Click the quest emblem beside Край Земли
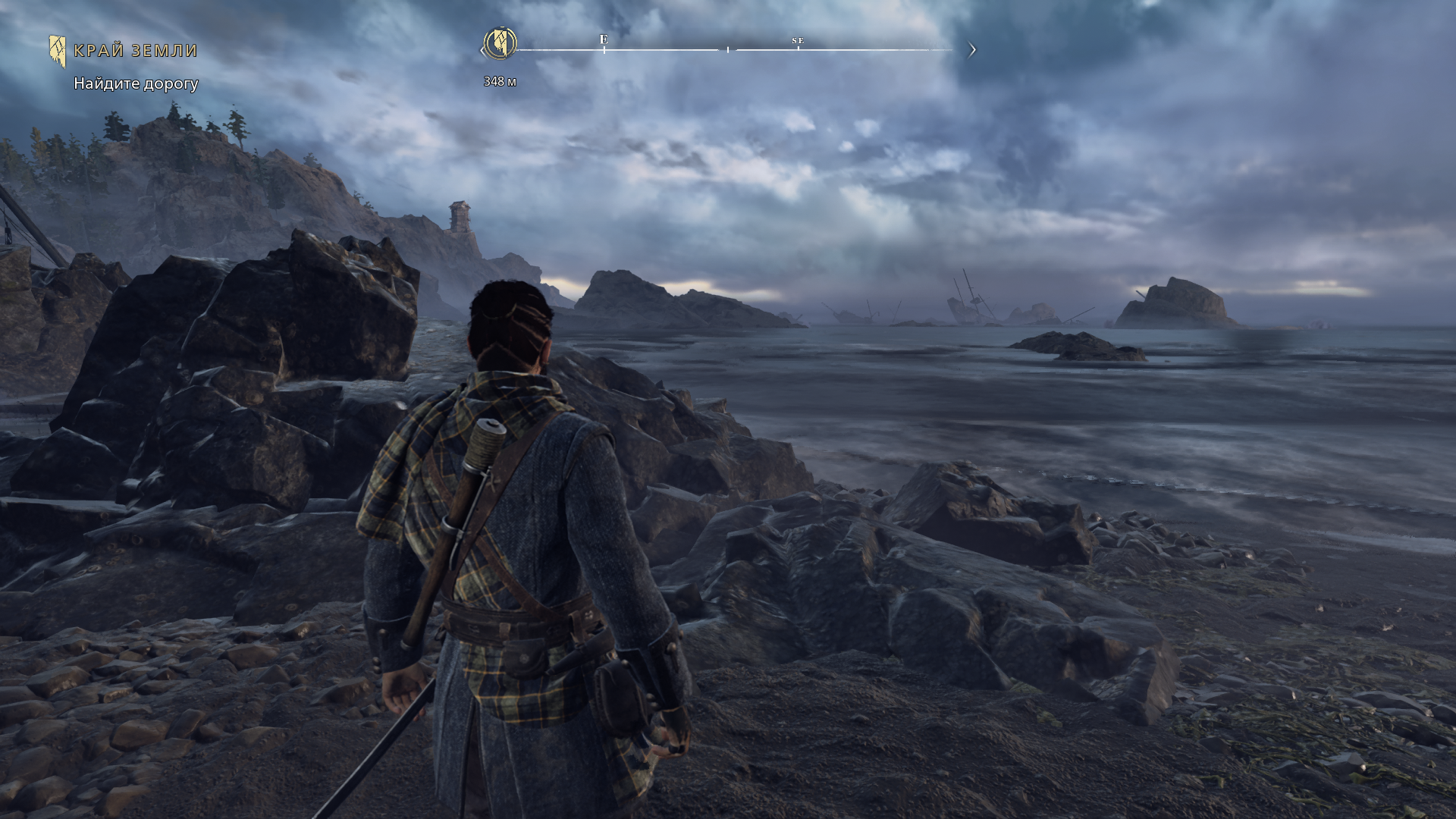 pos(58,51)
